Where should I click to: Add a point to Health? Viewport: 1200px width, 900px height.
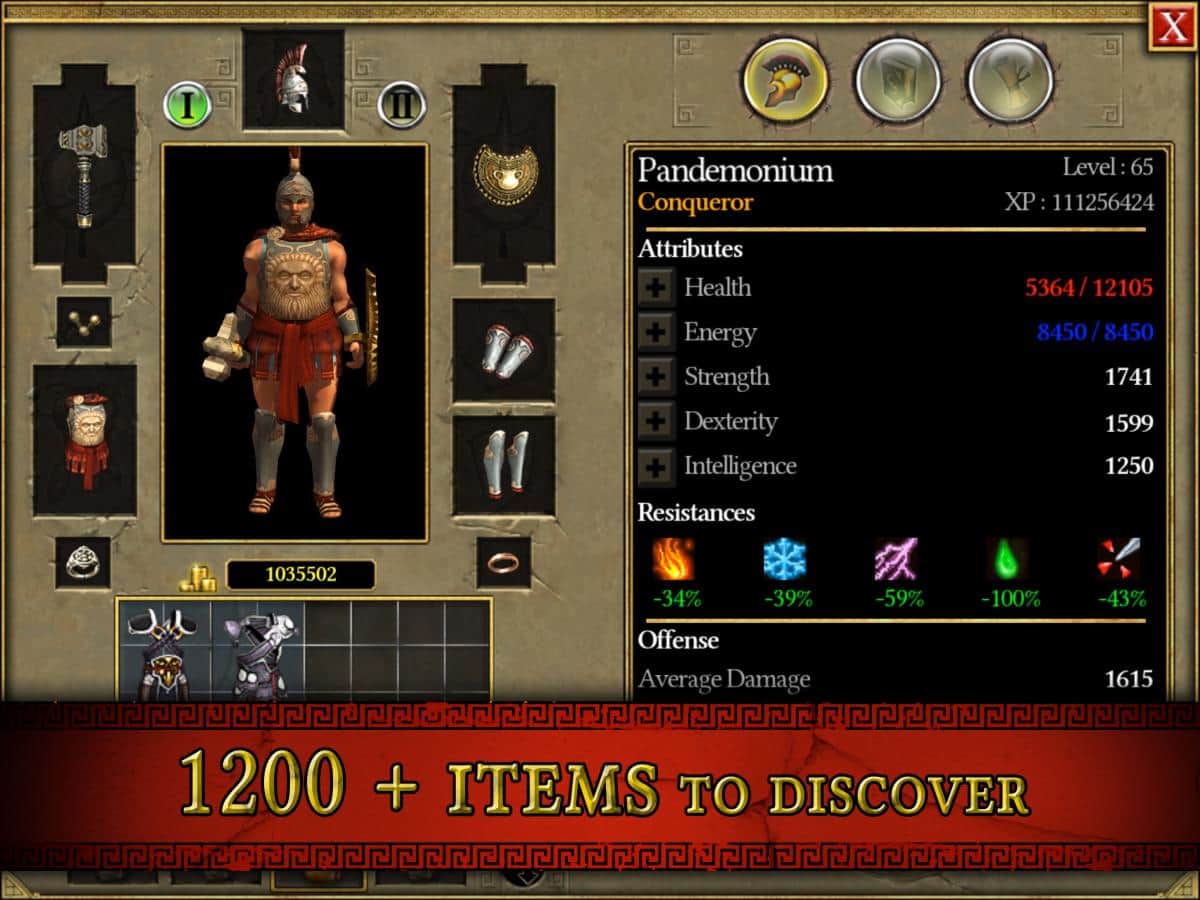pyautogui.click(x=656, y=288)
